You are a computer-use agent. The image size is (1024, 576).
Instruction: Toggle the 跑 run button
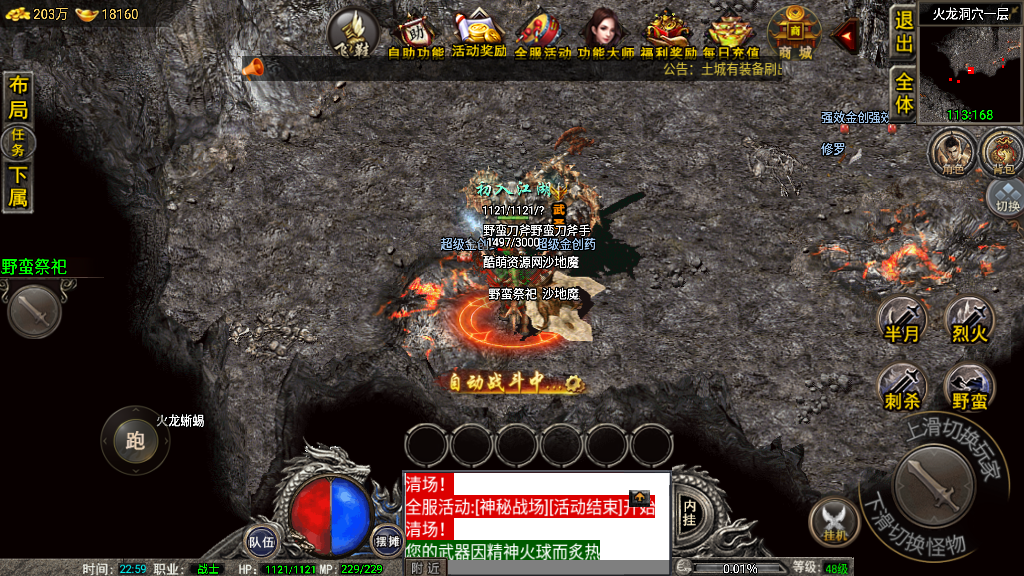pos(135,440)
